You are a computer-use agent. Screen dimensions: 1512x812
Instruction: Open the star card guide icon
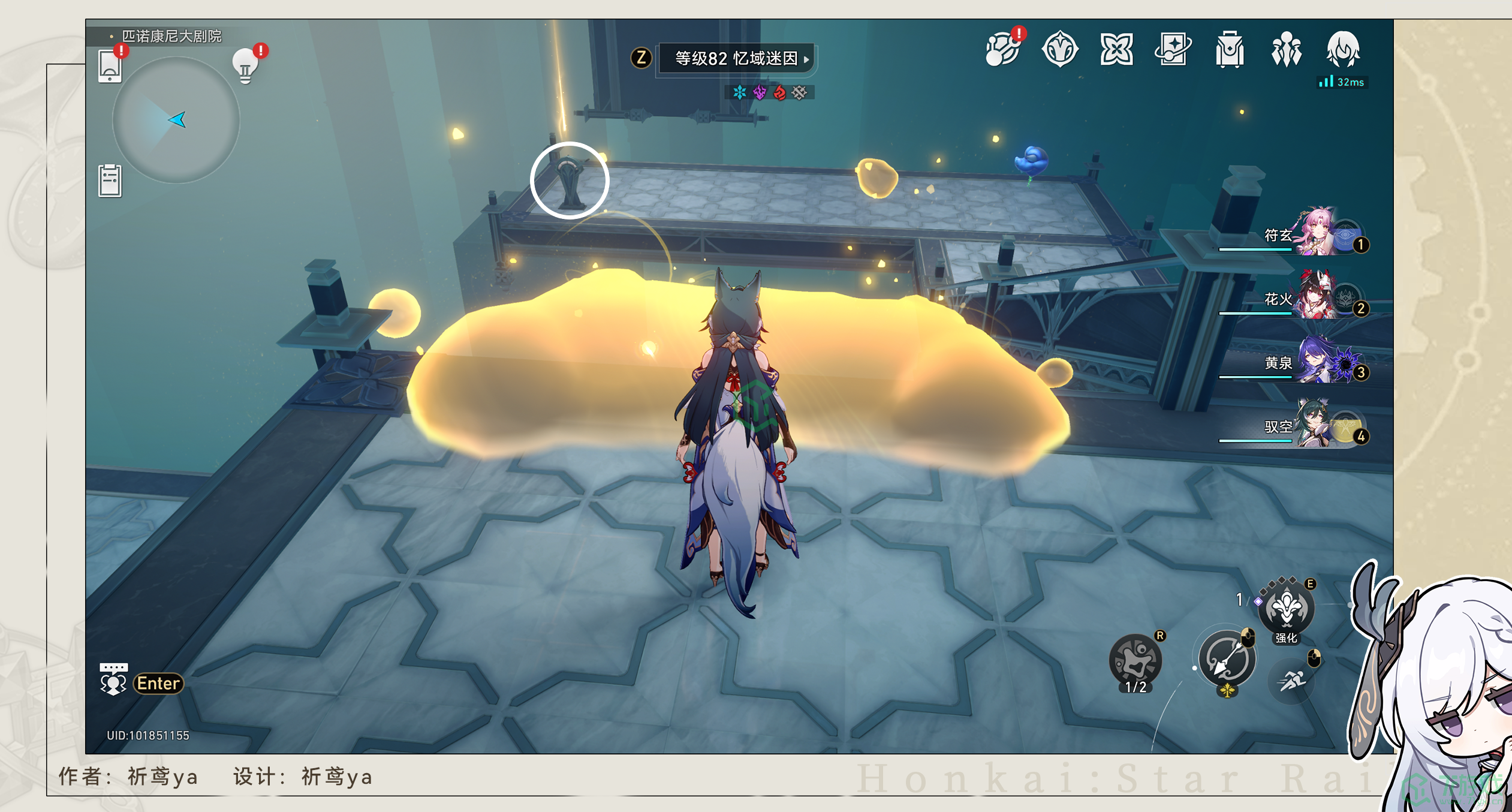[1173, 49]
